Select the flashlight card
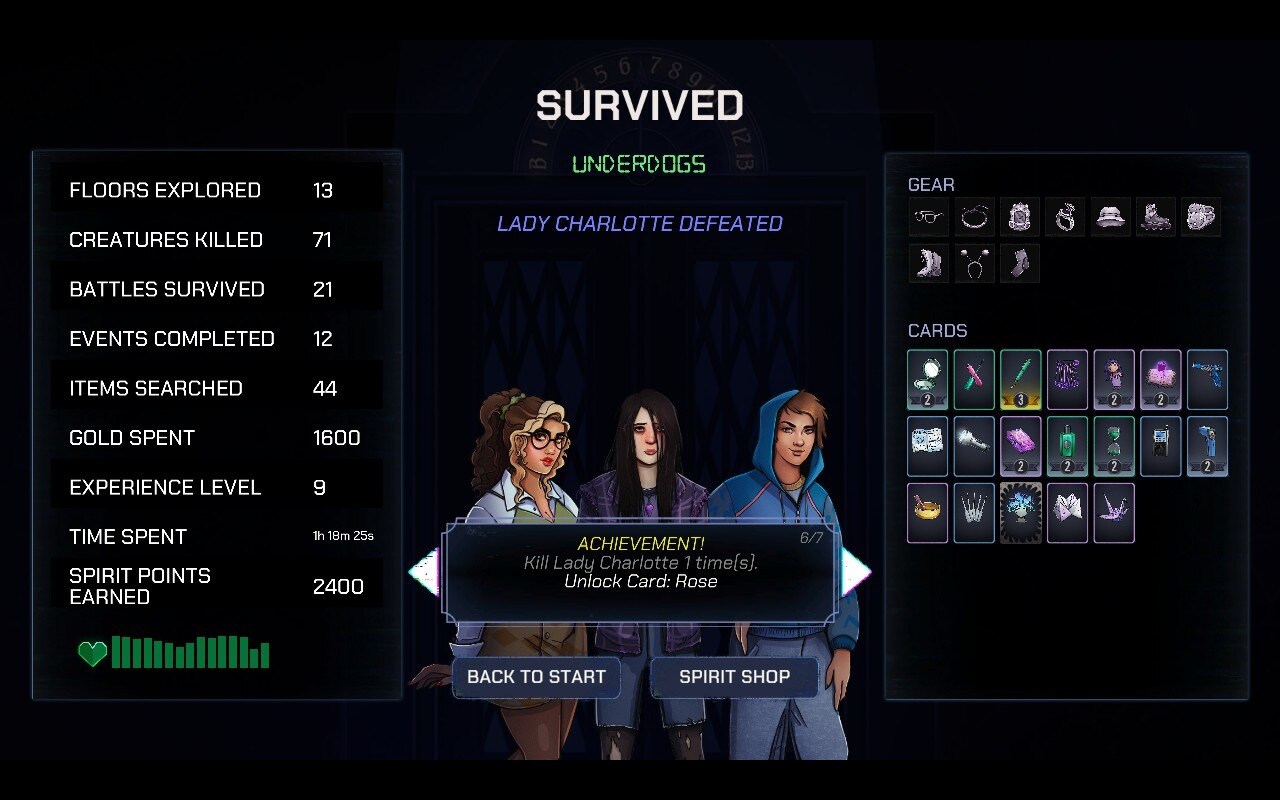The image size is (1280, 800). coord(974,446)
